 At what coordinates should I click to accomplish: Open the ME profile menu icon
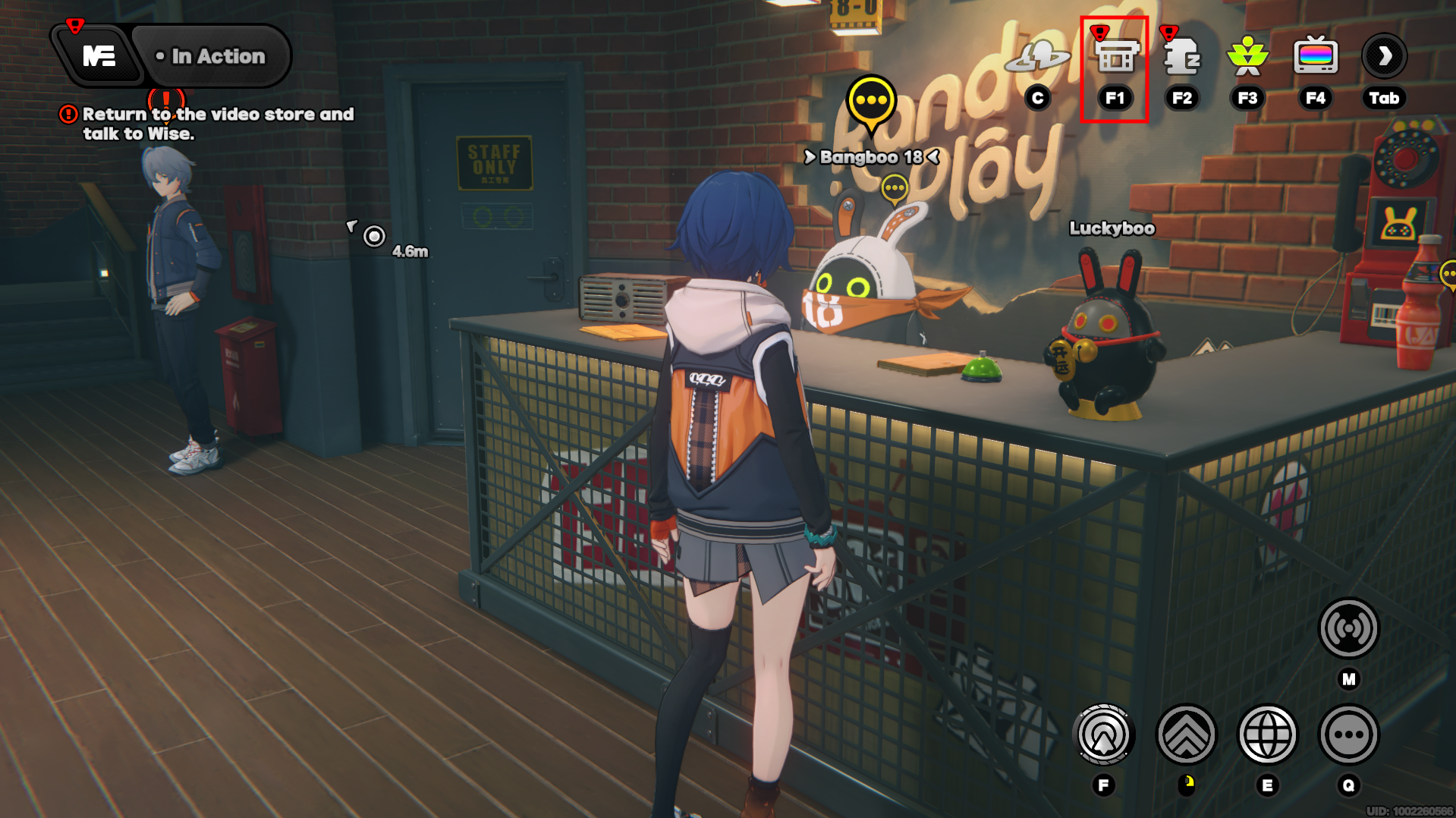point(99,56)
